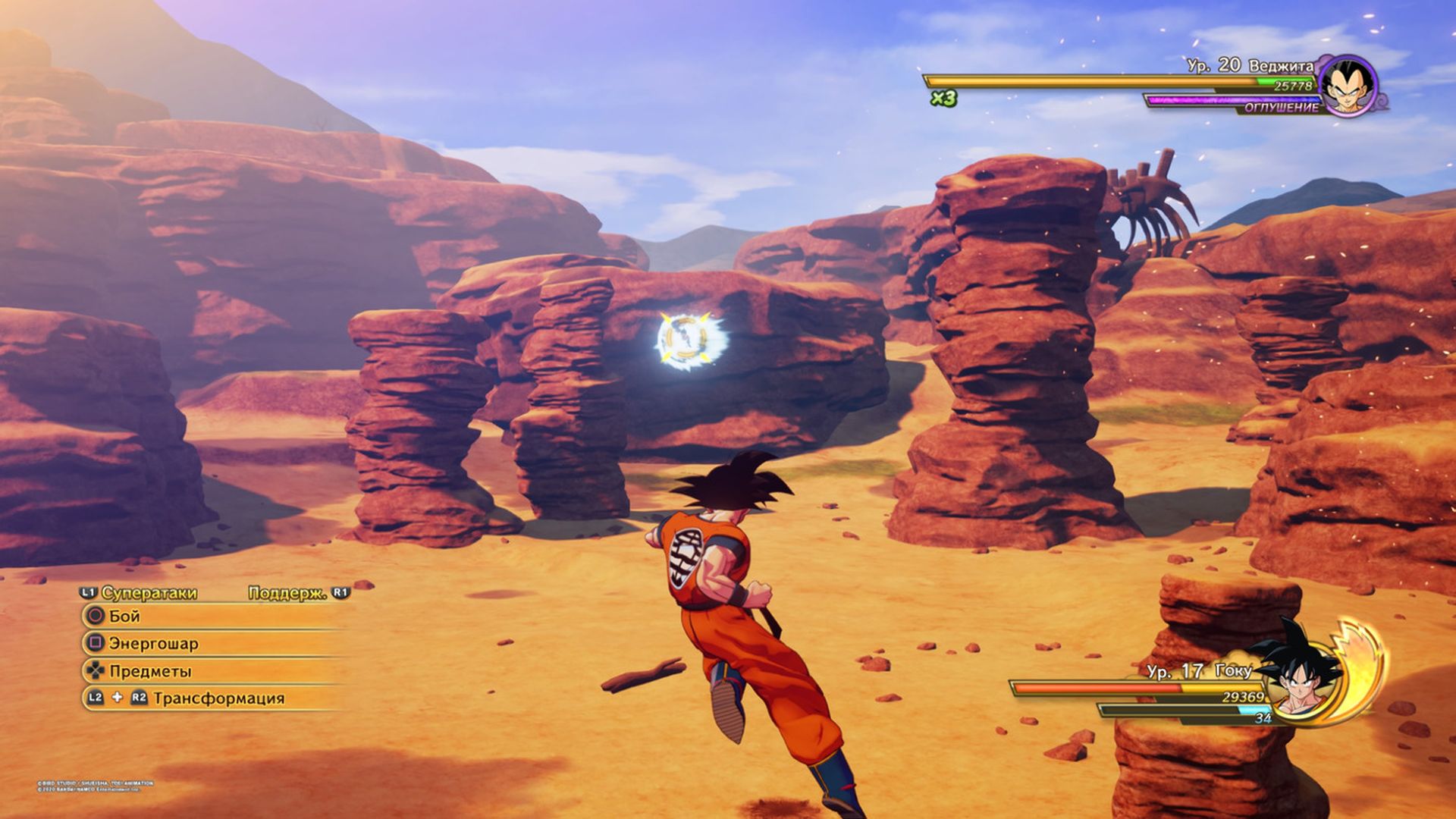
Task: Activate the Трансформация option
Action: [x=218, y=698]
